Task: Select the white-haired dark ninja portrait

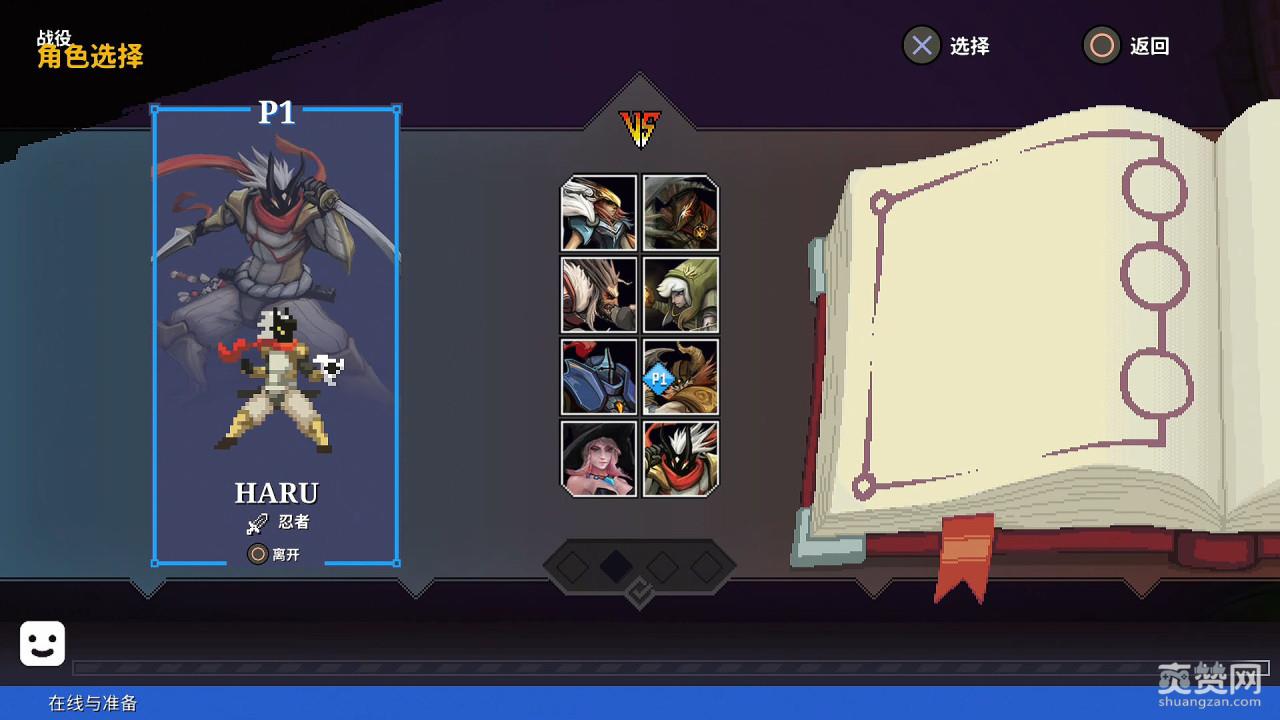Action: pyautogui.click(x=680, y=458)
